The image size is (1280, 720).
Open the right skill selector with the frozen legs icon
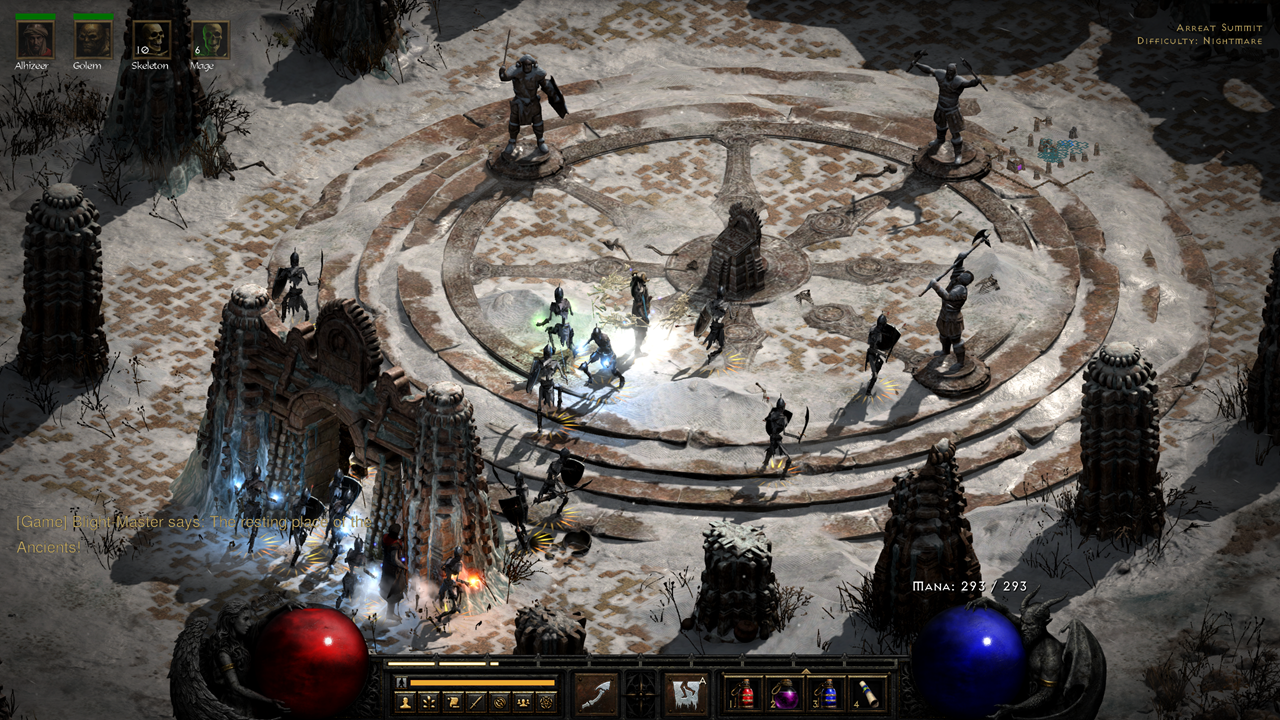click(x=687, y=693)
